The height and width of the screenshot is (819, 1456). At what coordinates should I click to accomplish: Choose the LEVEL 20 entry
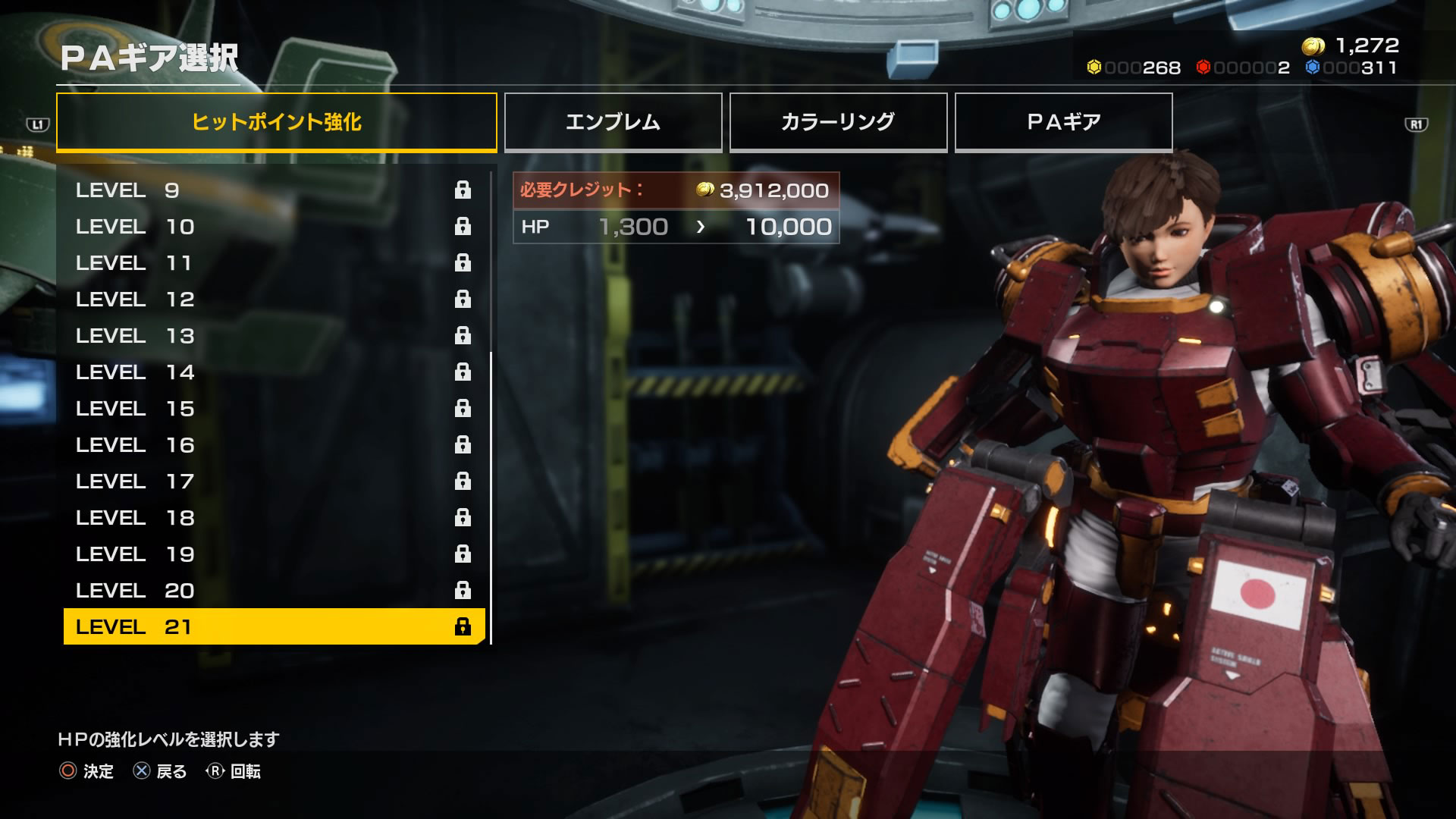273,591
